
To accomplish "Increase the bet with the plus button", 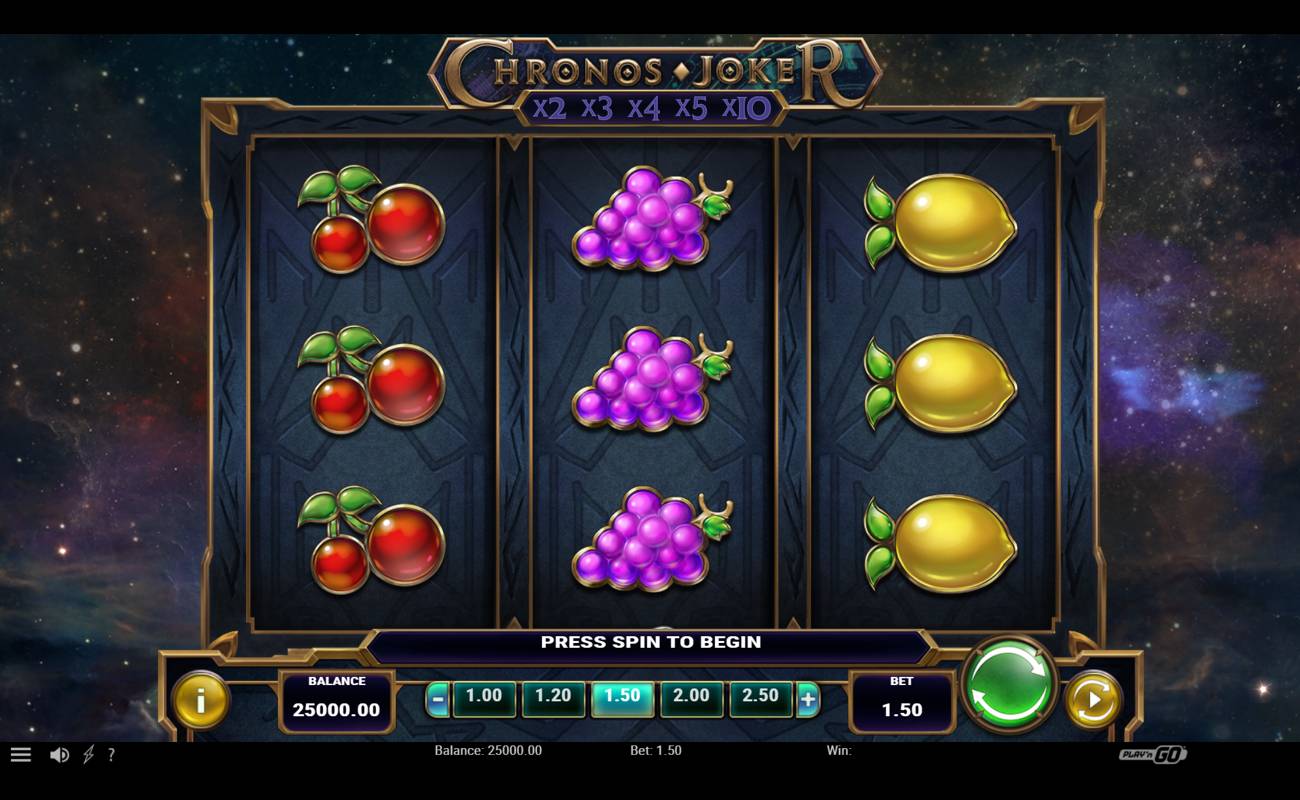I will click(810, 698).
